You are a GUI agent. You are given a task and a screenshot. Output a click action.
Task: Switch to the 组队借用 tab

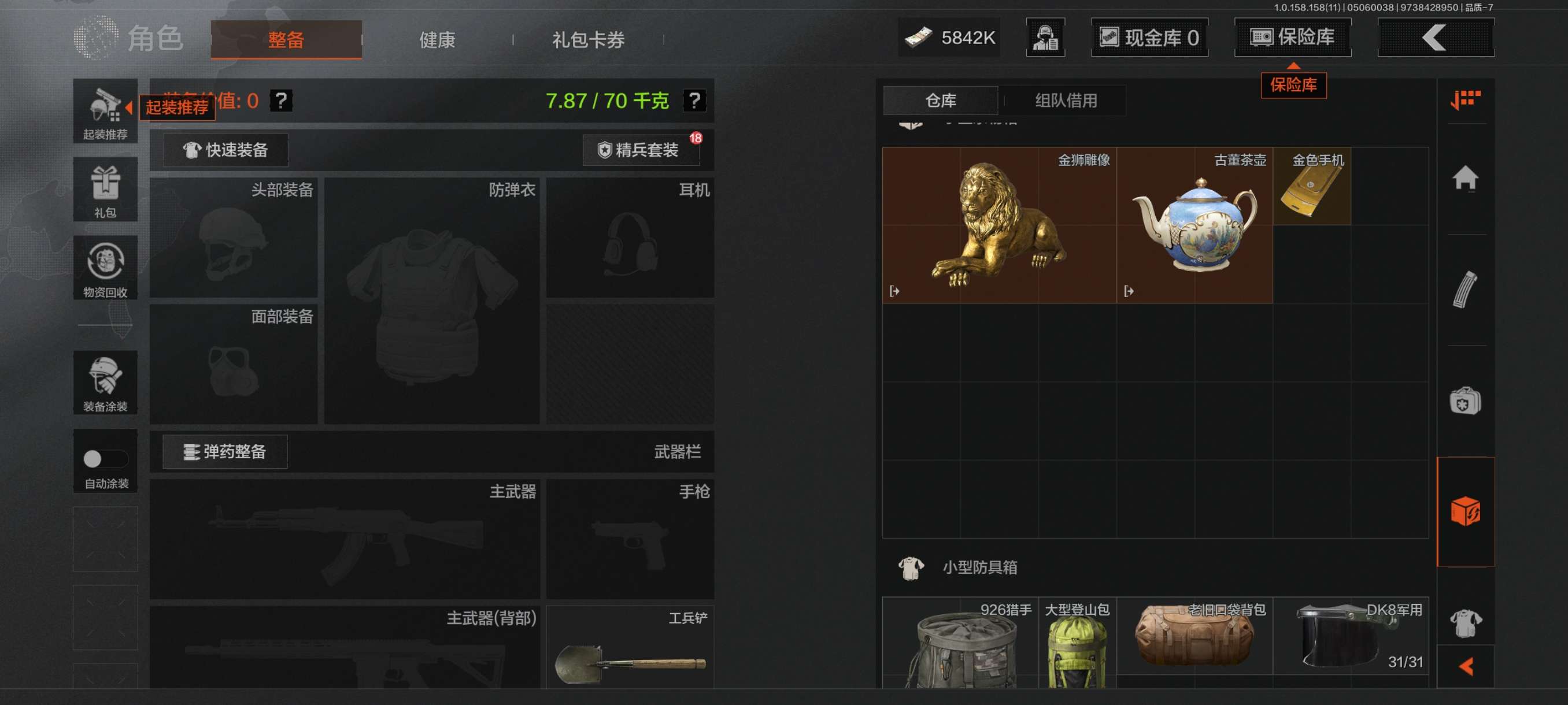click(1065, 101)
